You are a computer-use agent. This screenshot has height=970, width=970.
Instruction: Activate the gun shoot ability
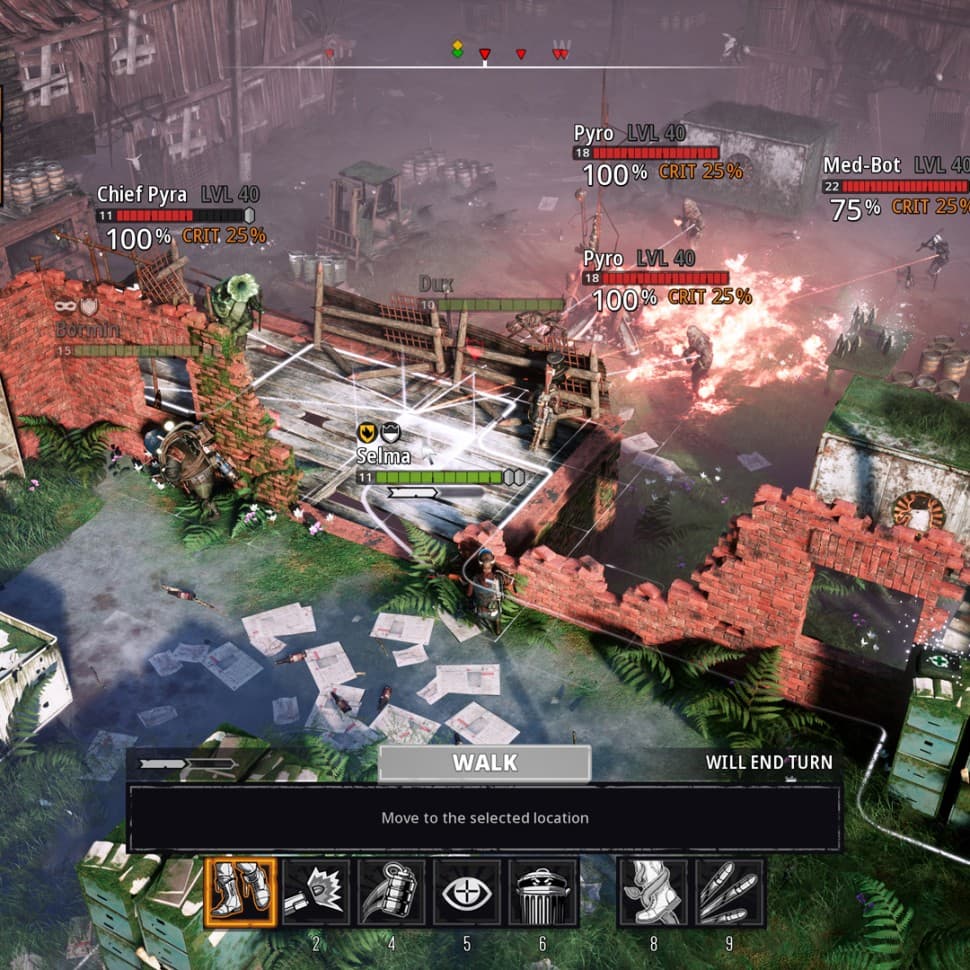316,892
